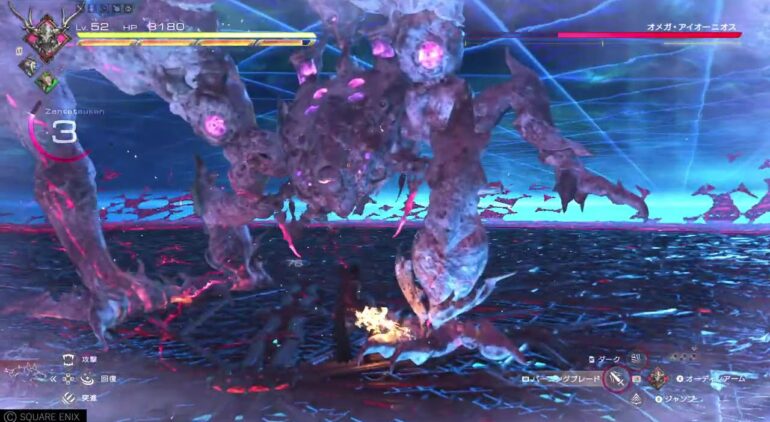Select the antlered Odin eikon emblem
The width and height of the screenshot is (770, 422).
click(45, 36)
